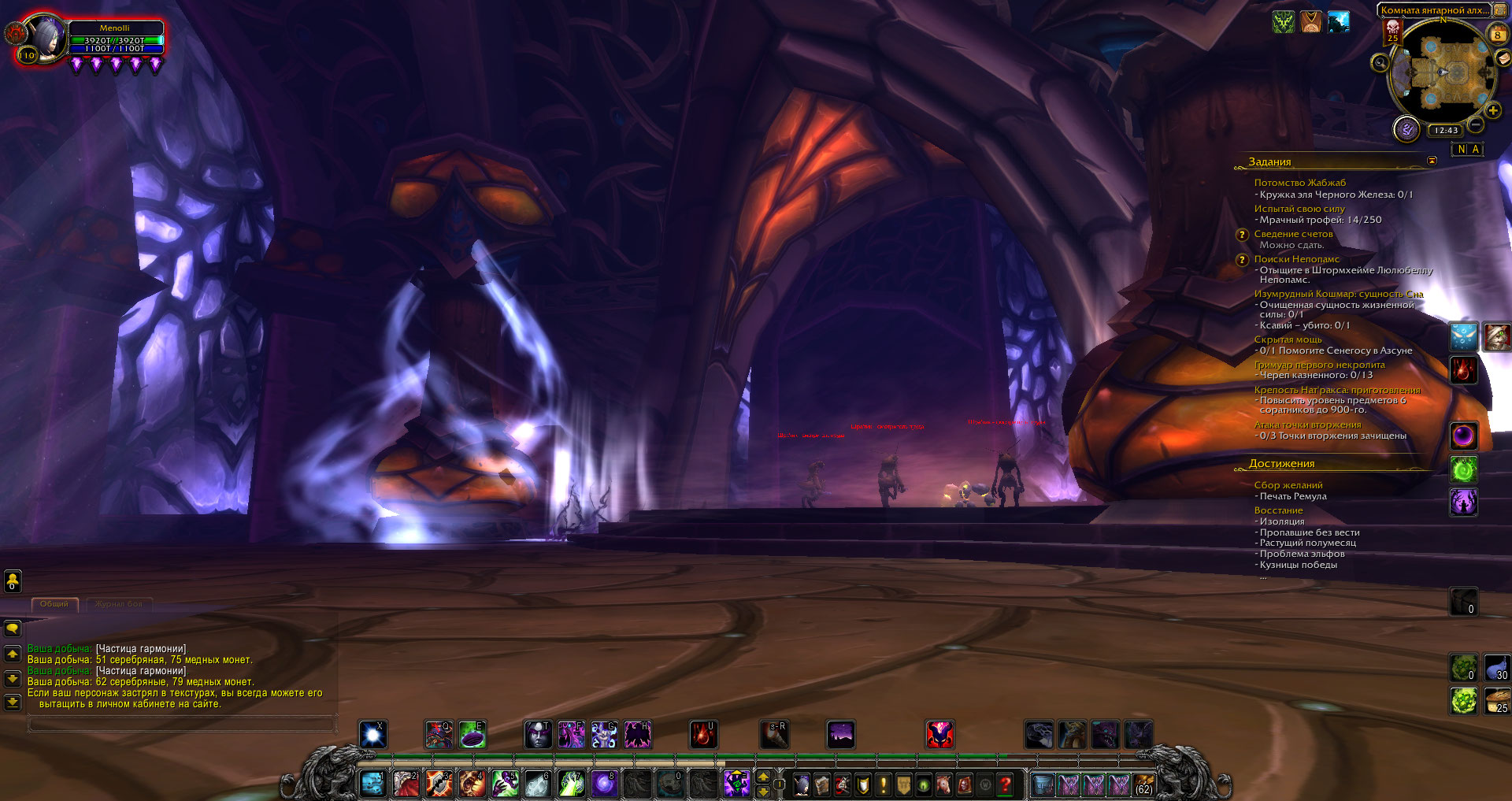Cast the purple orb ability in slot 8
1512x801 pixels.
pyautogui.click(x=604, y=784)
